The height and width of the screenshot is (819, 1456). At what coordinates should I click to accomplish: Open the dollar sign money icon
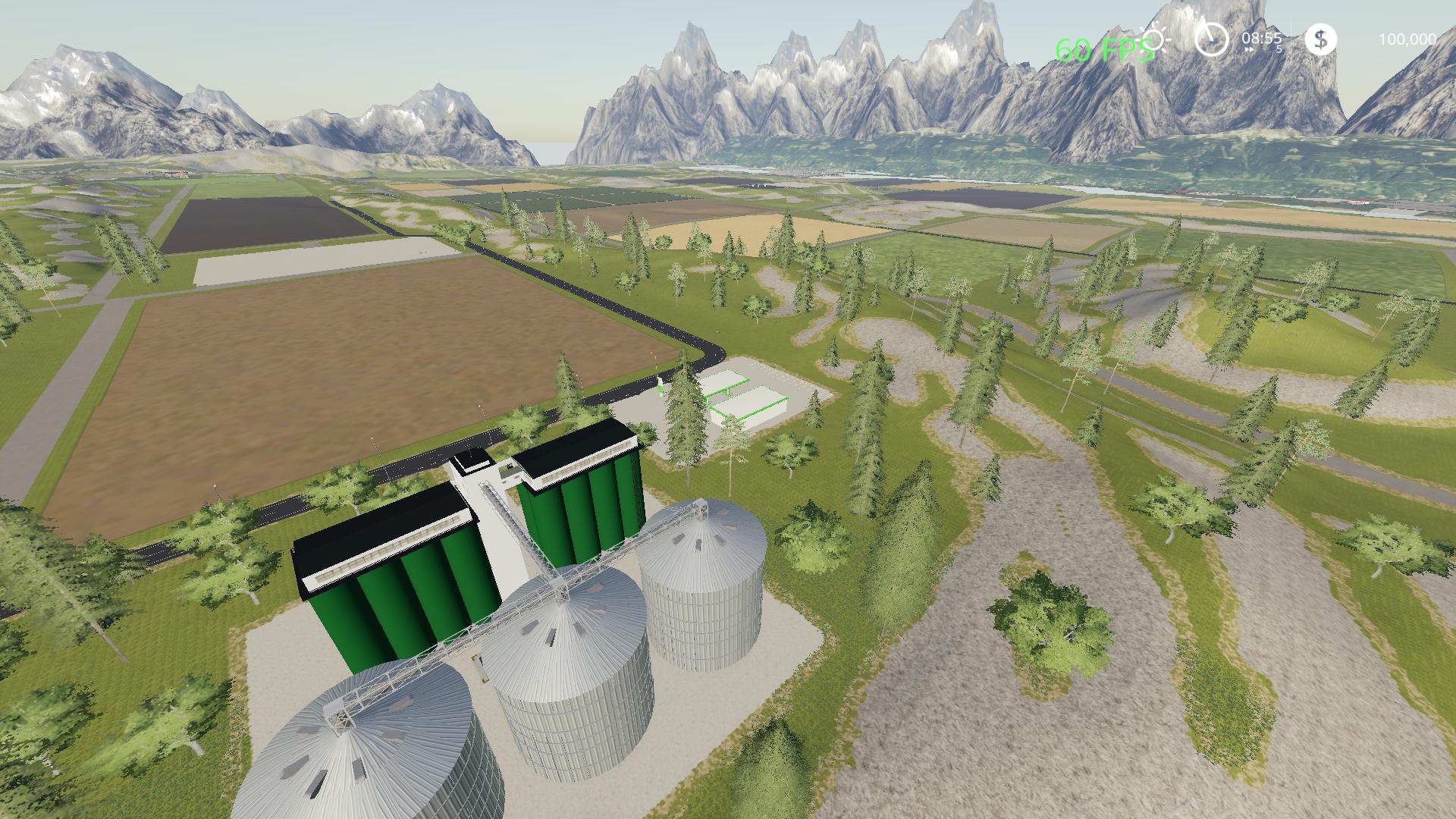click(1320, 39)
